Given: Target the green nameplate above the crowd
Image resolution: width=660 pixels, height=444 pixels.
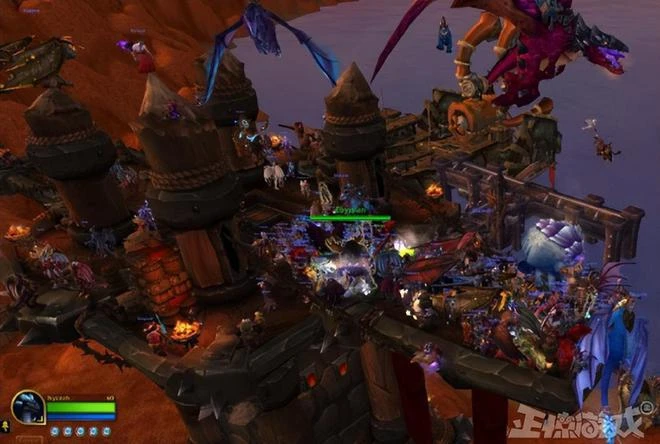Looking at the screenshot, I should coord(349,217).
